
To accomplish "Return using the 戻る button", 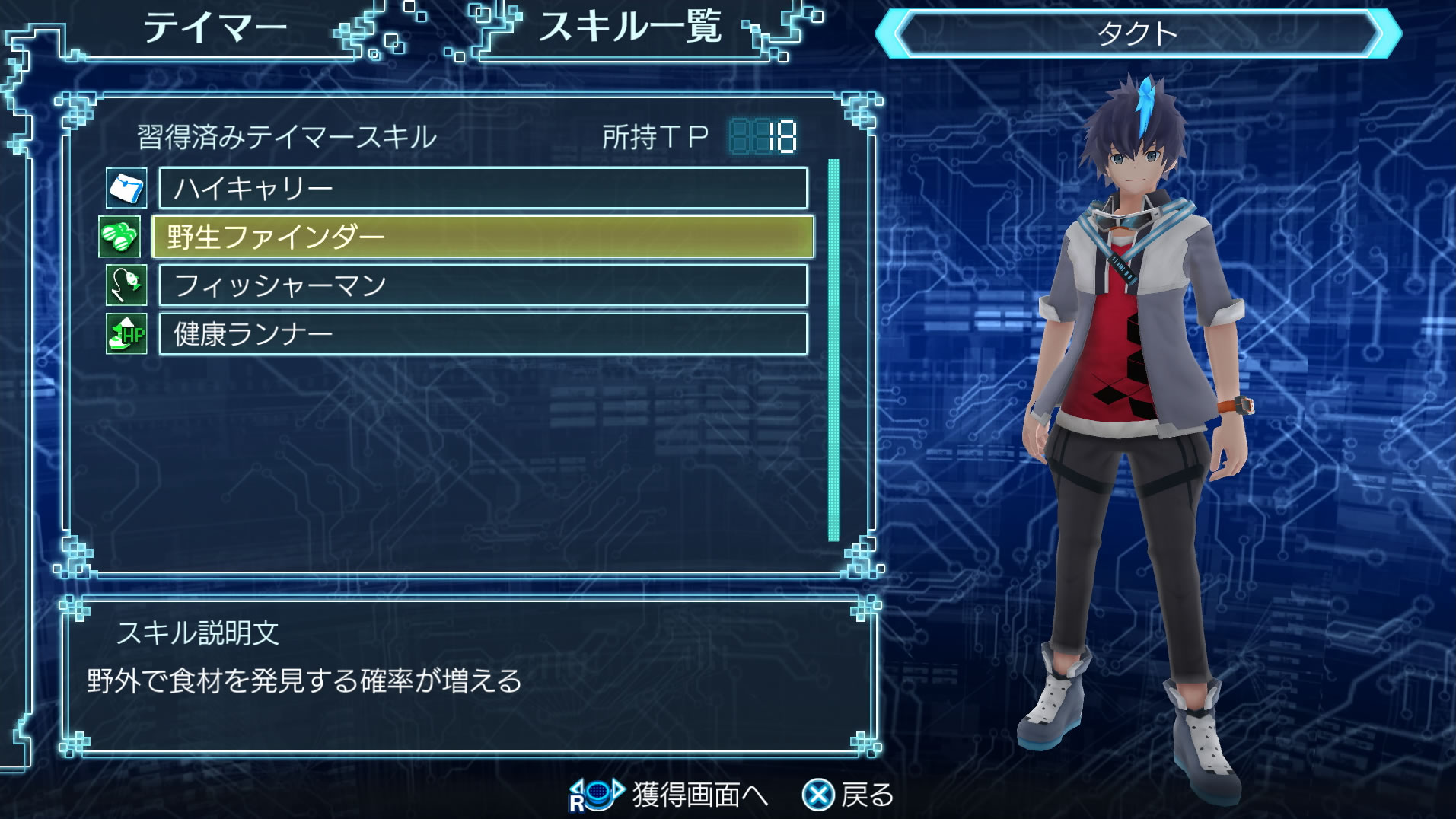I will coord(849,795).
